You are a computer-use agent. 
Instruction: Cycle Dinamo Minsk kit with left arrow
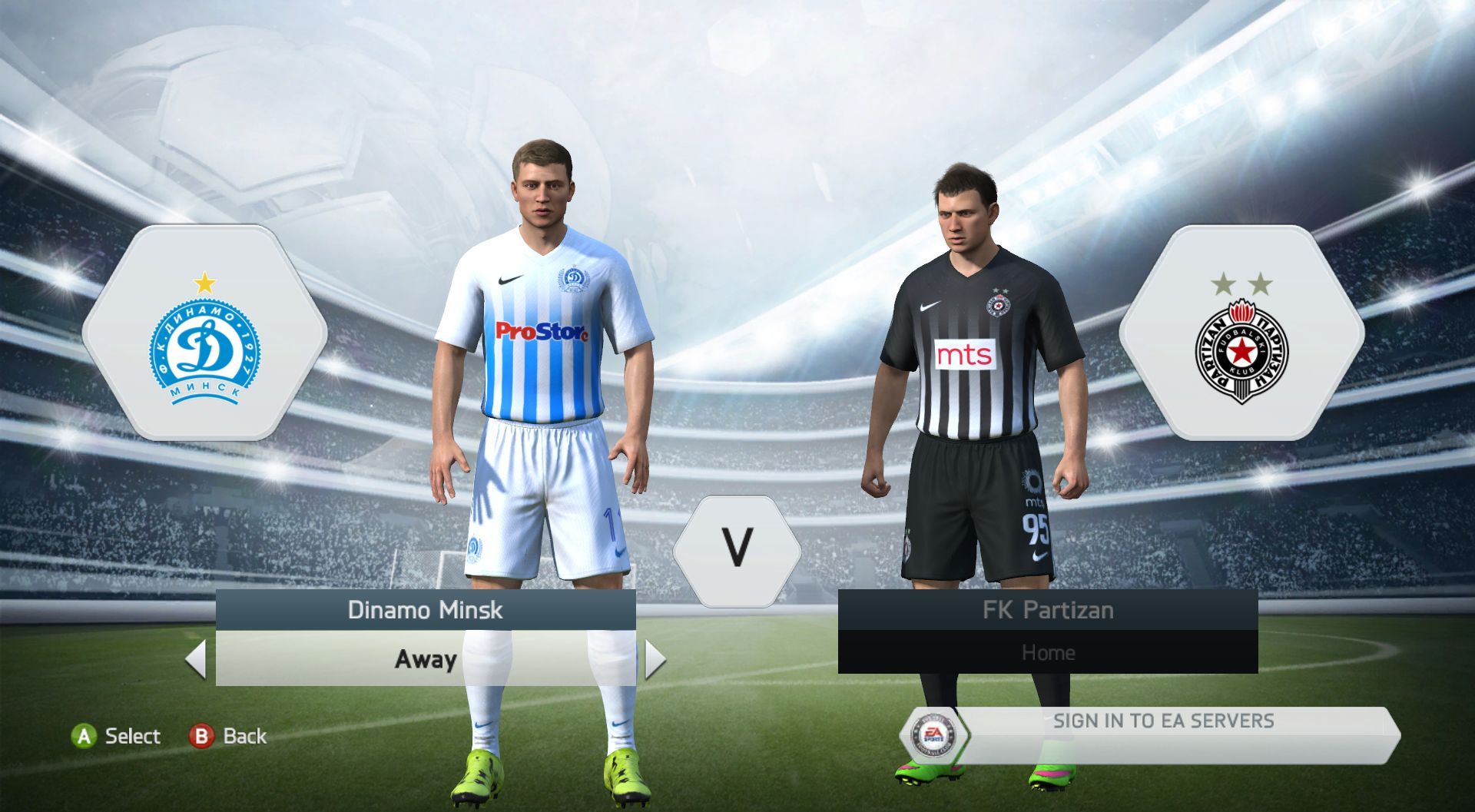tap(197, 659)
